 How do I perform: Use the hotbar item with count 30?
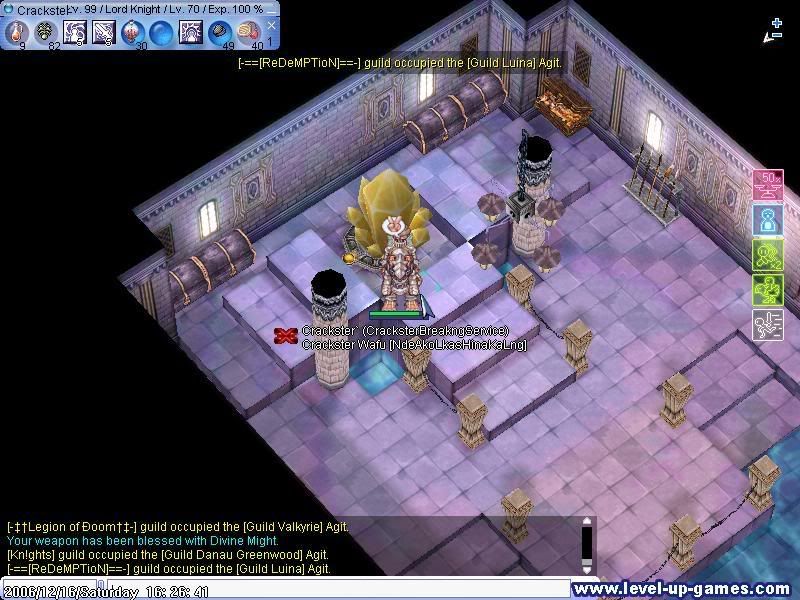coord(133,31)
